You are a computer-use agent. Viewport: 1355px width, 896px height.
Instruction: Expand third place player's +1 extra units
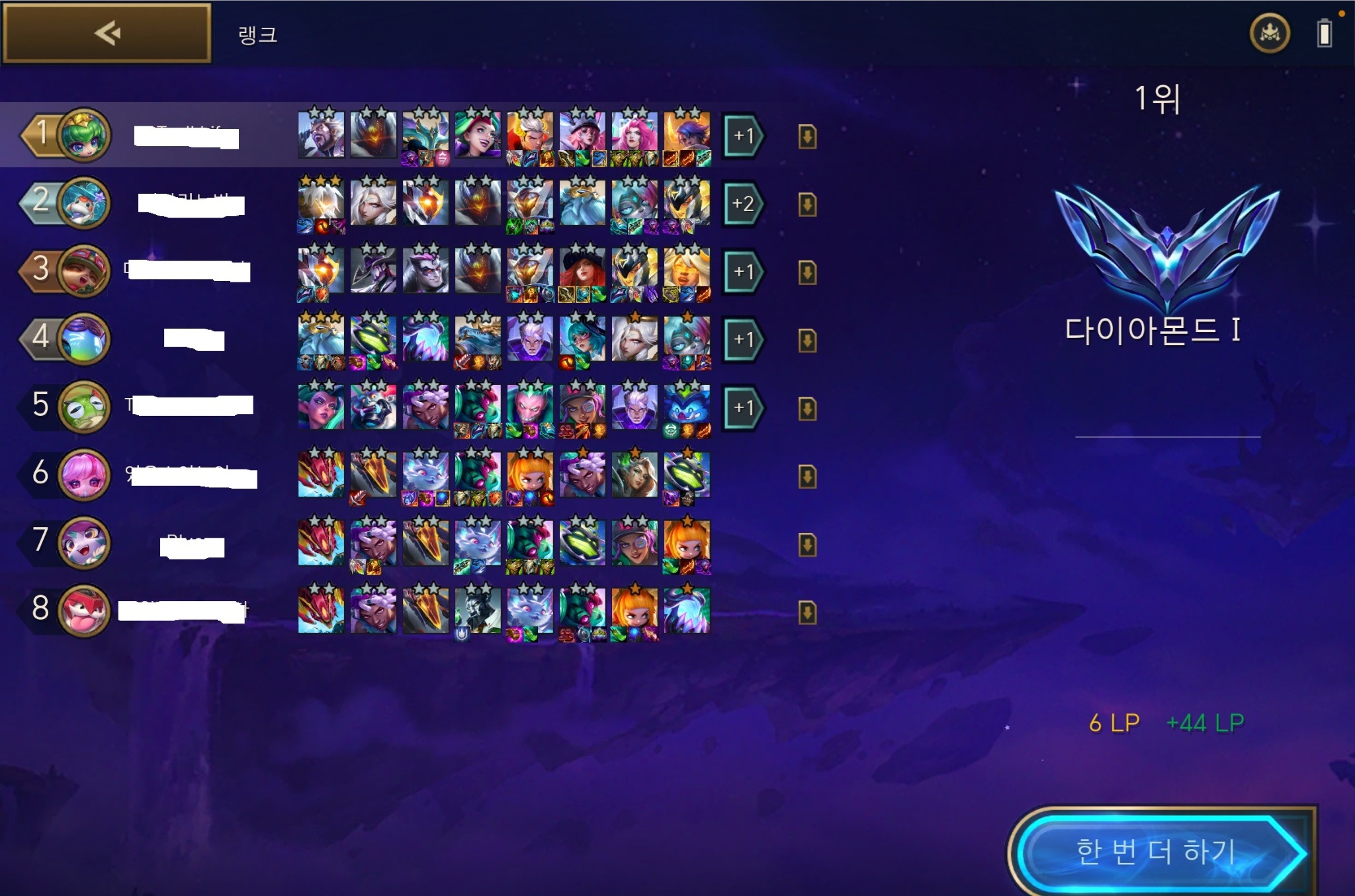click(743, 272)
